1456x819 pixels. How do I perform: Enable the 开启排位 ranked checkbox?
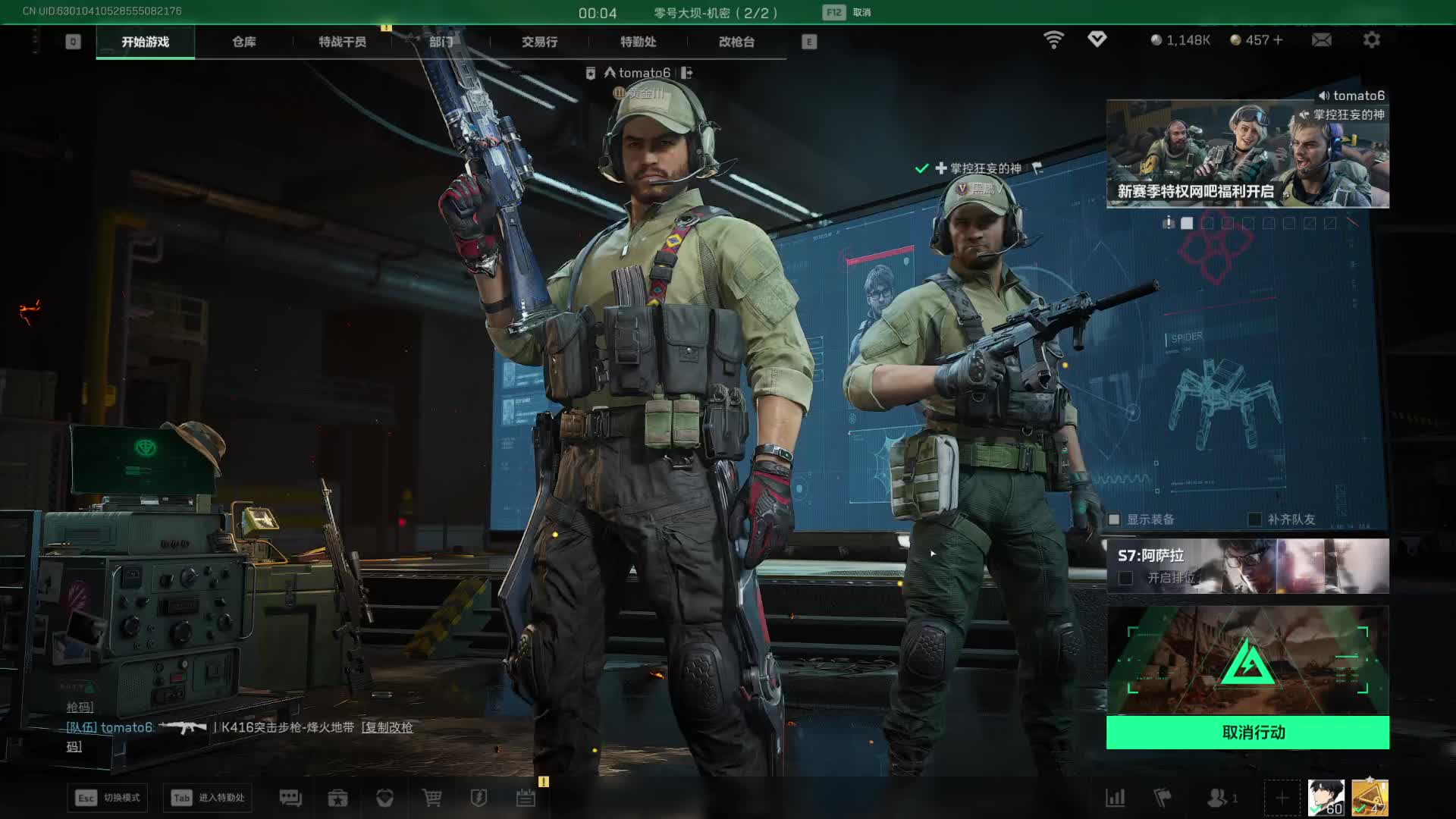point(1126,578)
